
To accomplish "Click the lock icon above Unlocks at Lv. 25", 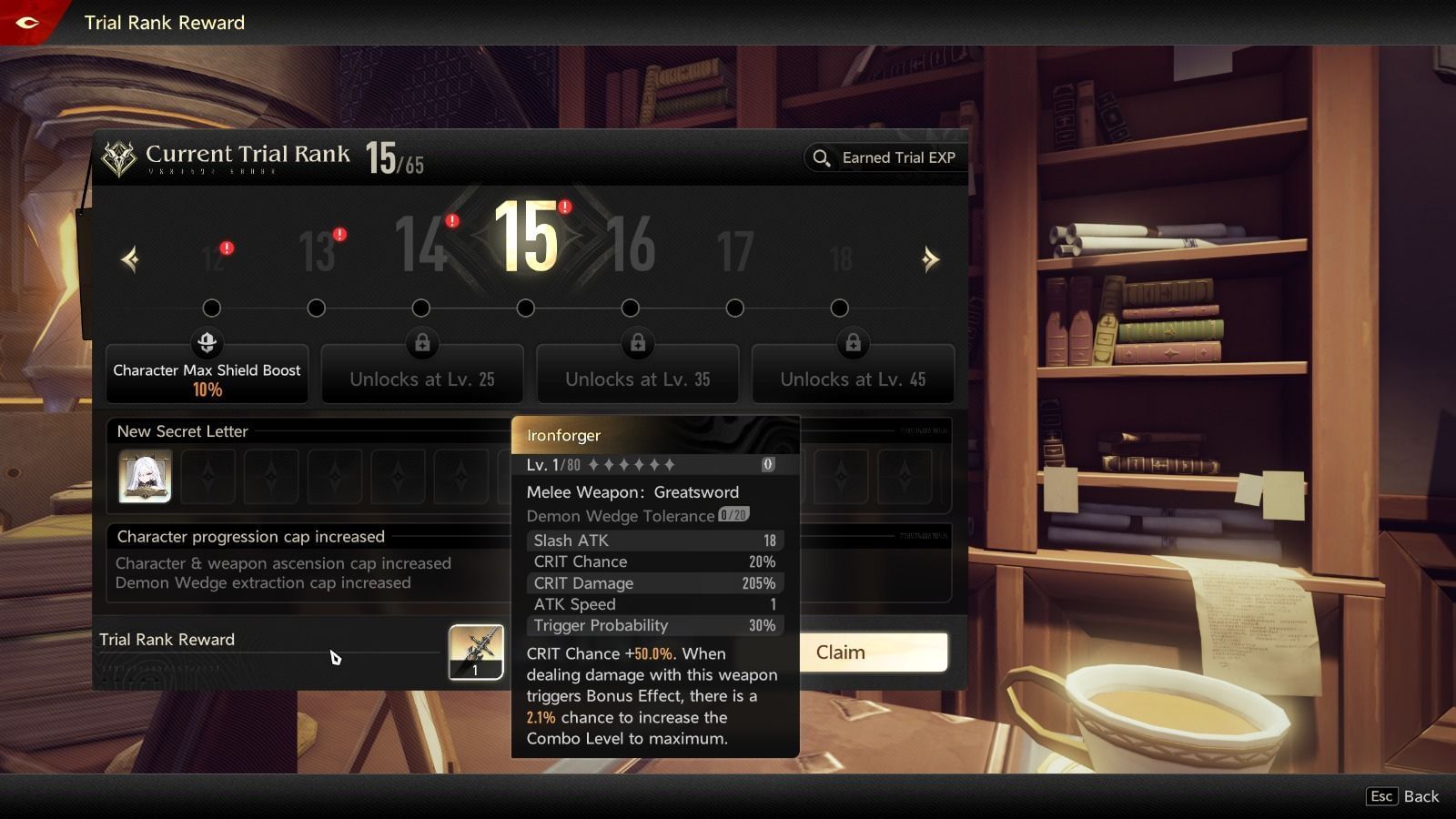I will [x=422, y=343].
